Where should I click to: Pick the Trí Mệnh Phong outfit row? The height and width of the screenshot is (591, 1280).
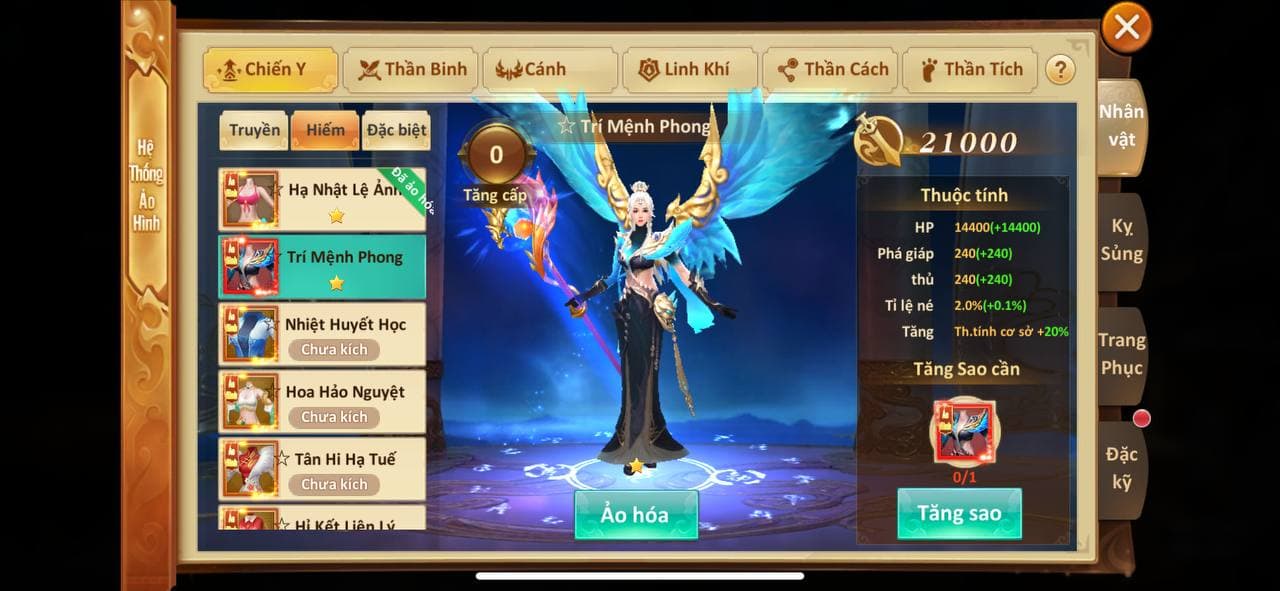pos(322,266)
